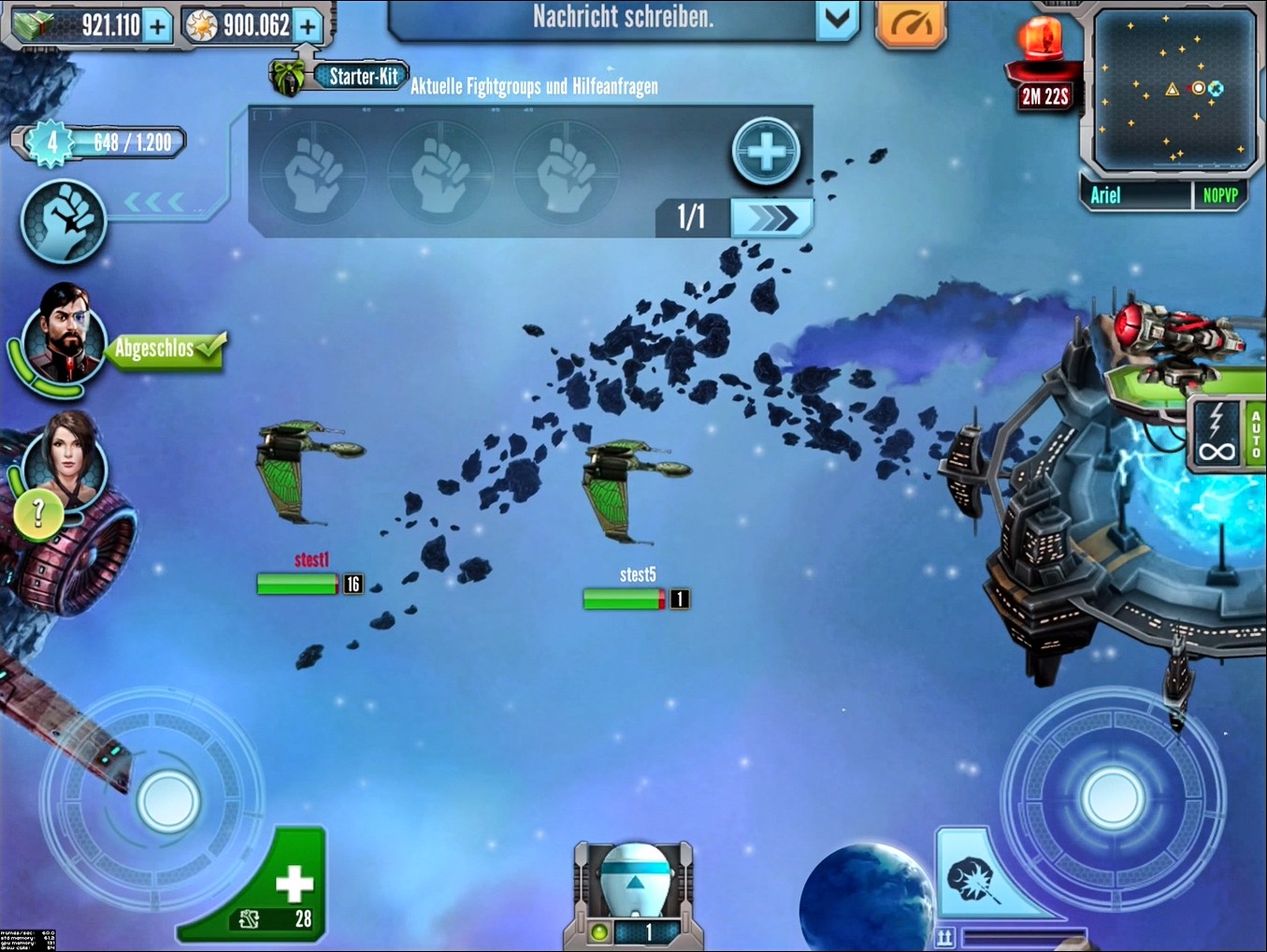The image size is (1267, 952).
Task: Toggle the NOPVP mode indicator
Action: click(x=1219, y=195)
